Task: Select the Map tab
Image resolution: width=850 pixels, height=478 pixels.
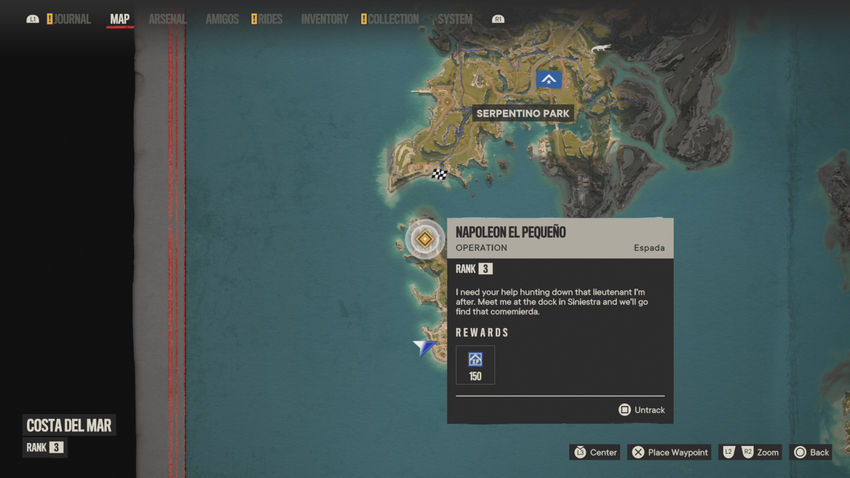Action: coord(120,19)
